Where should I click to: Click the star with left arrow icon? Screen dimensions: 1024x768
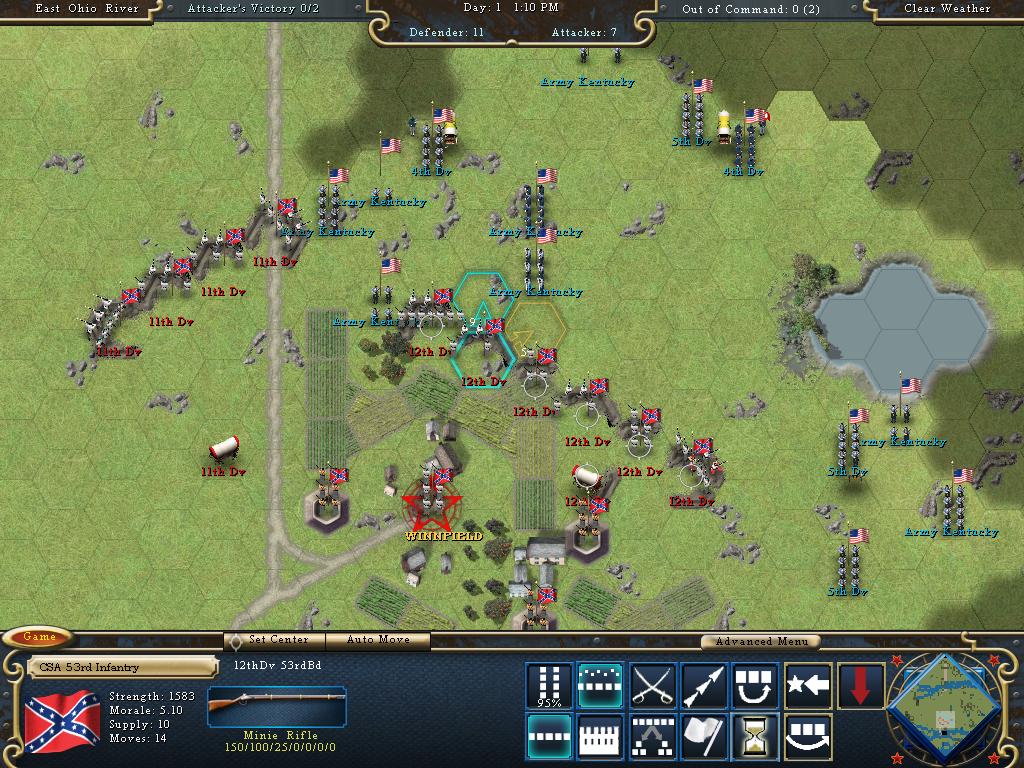point(808,686)
